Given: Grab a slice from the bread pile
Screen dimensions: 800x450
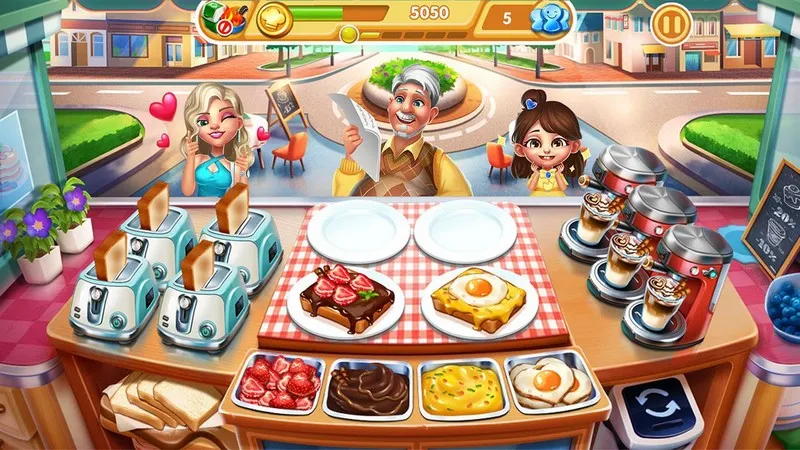Looking at the screenshot, I should [160, 402].
